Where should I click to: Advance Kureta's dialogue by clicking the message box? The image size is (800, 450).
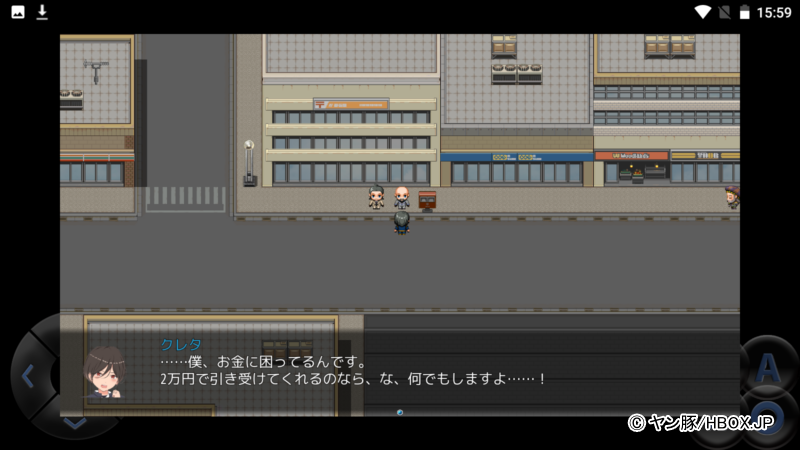point(400,370)
